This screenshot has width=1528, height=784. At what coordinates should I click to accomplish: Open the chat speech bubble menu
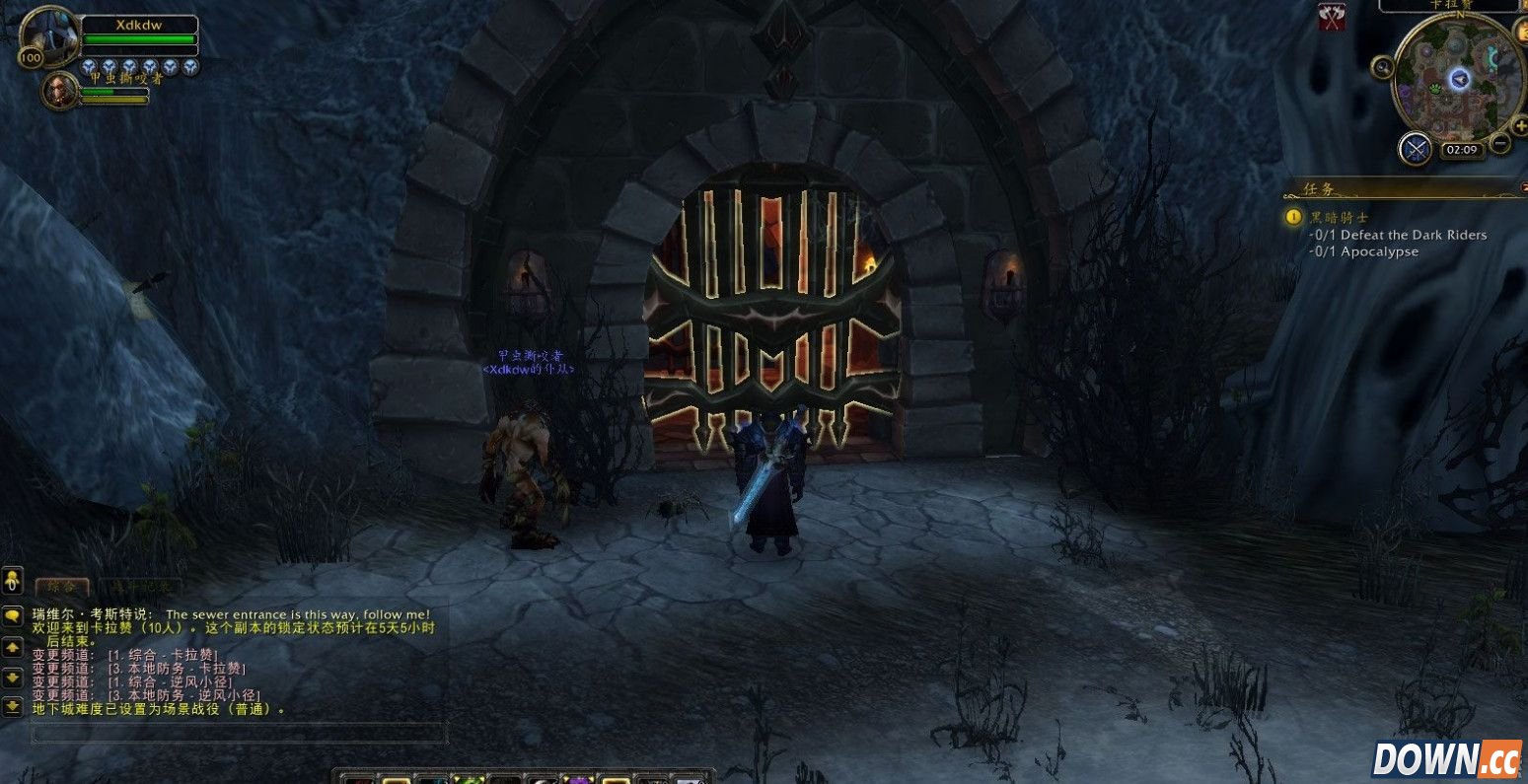point(12,615)
